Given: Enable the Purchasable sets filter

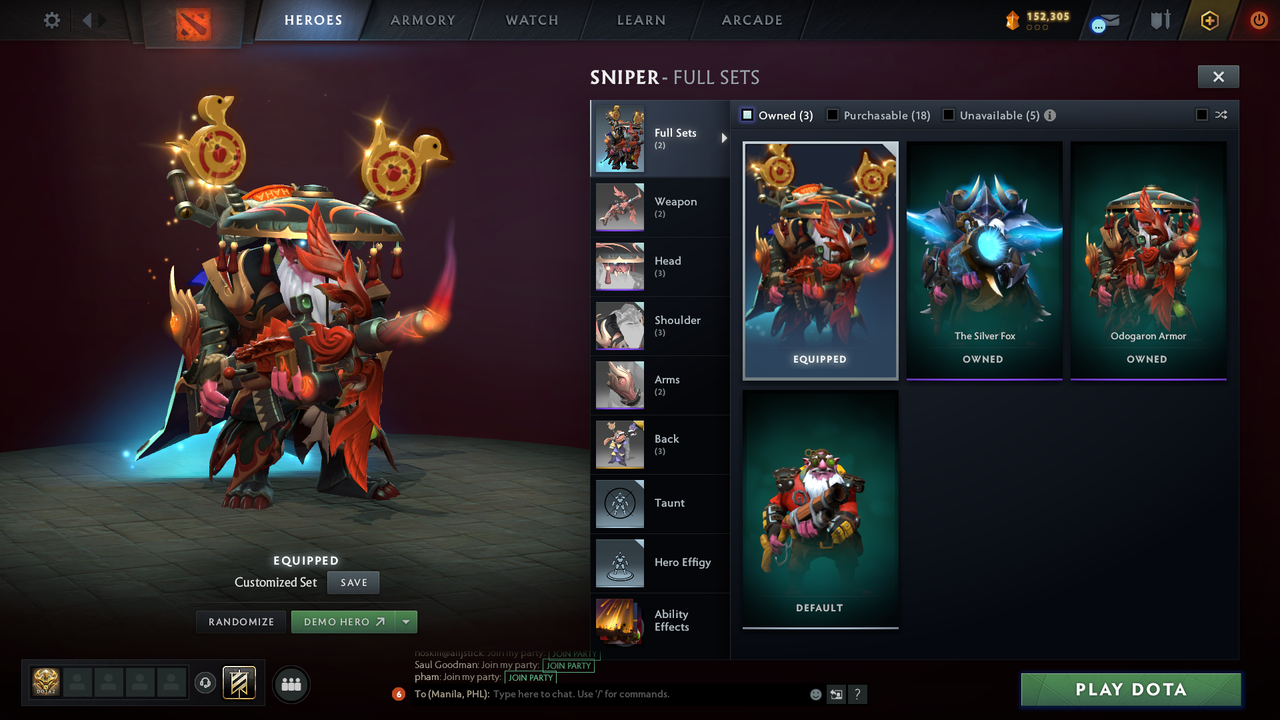Looking at the screenshot, I should coord(833,115).
